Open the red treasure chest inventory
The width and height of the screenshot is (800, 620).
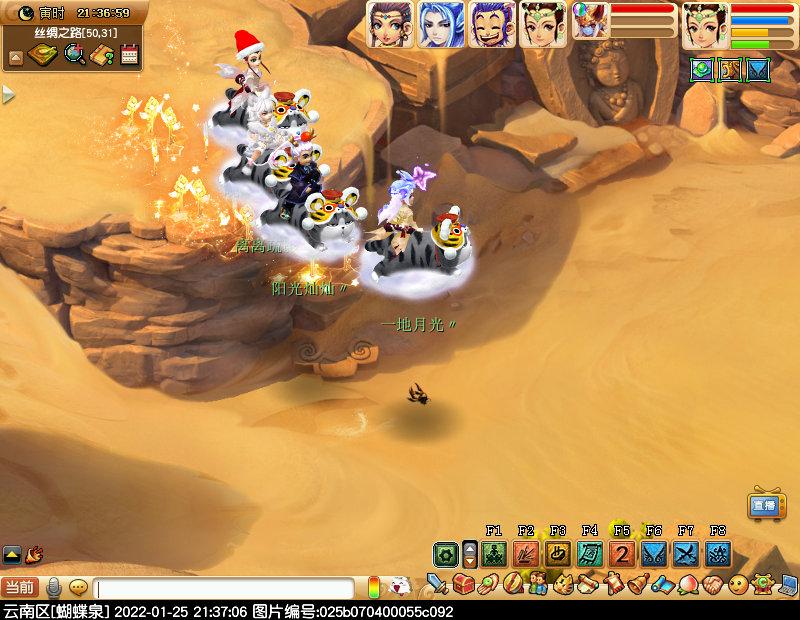(462, 583)
